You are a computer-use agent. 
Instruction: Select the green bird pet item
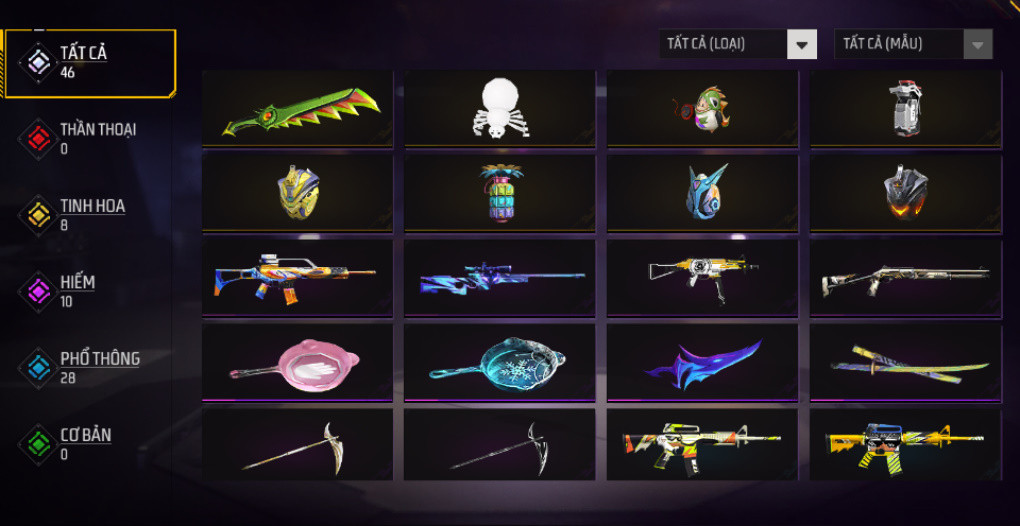click(x=702, y=108)
